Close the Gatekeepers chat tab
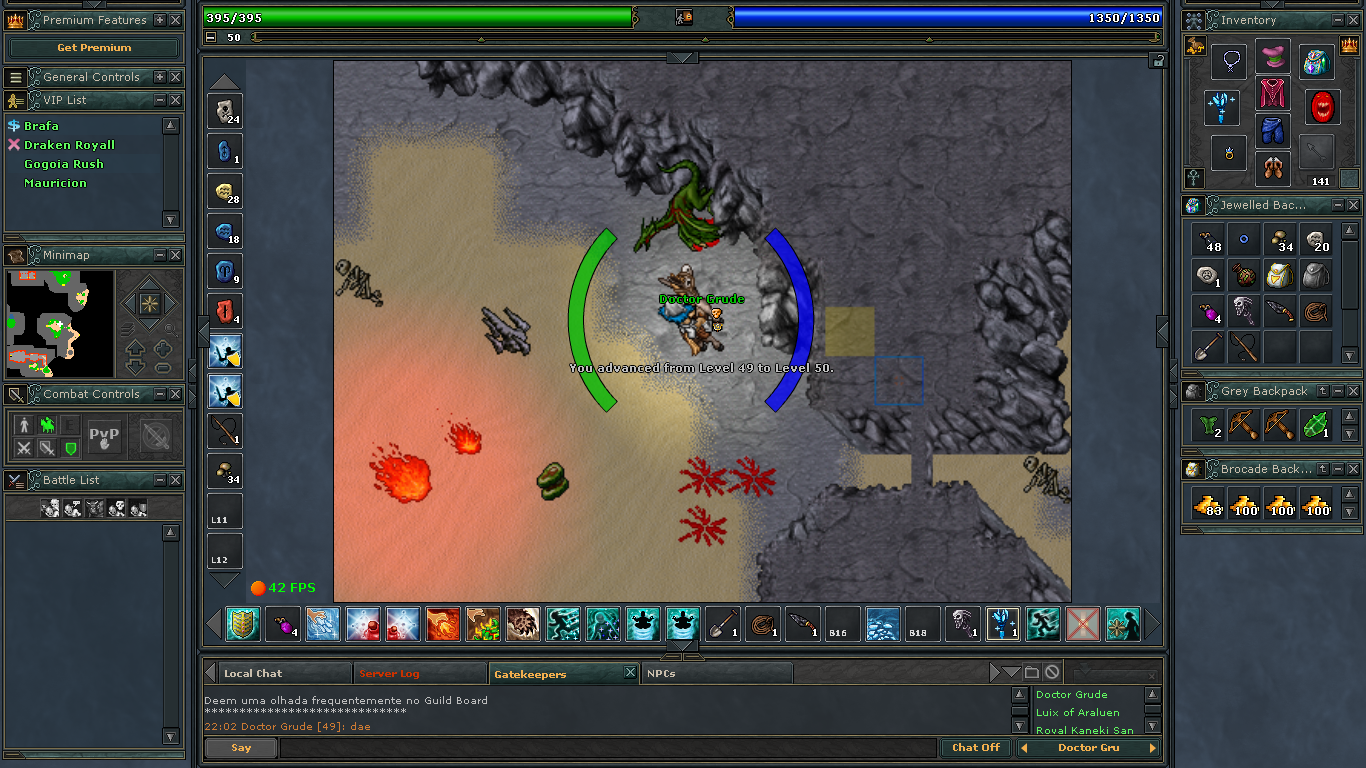This screenshot has height=768, width=1366. tap(630, 673)
